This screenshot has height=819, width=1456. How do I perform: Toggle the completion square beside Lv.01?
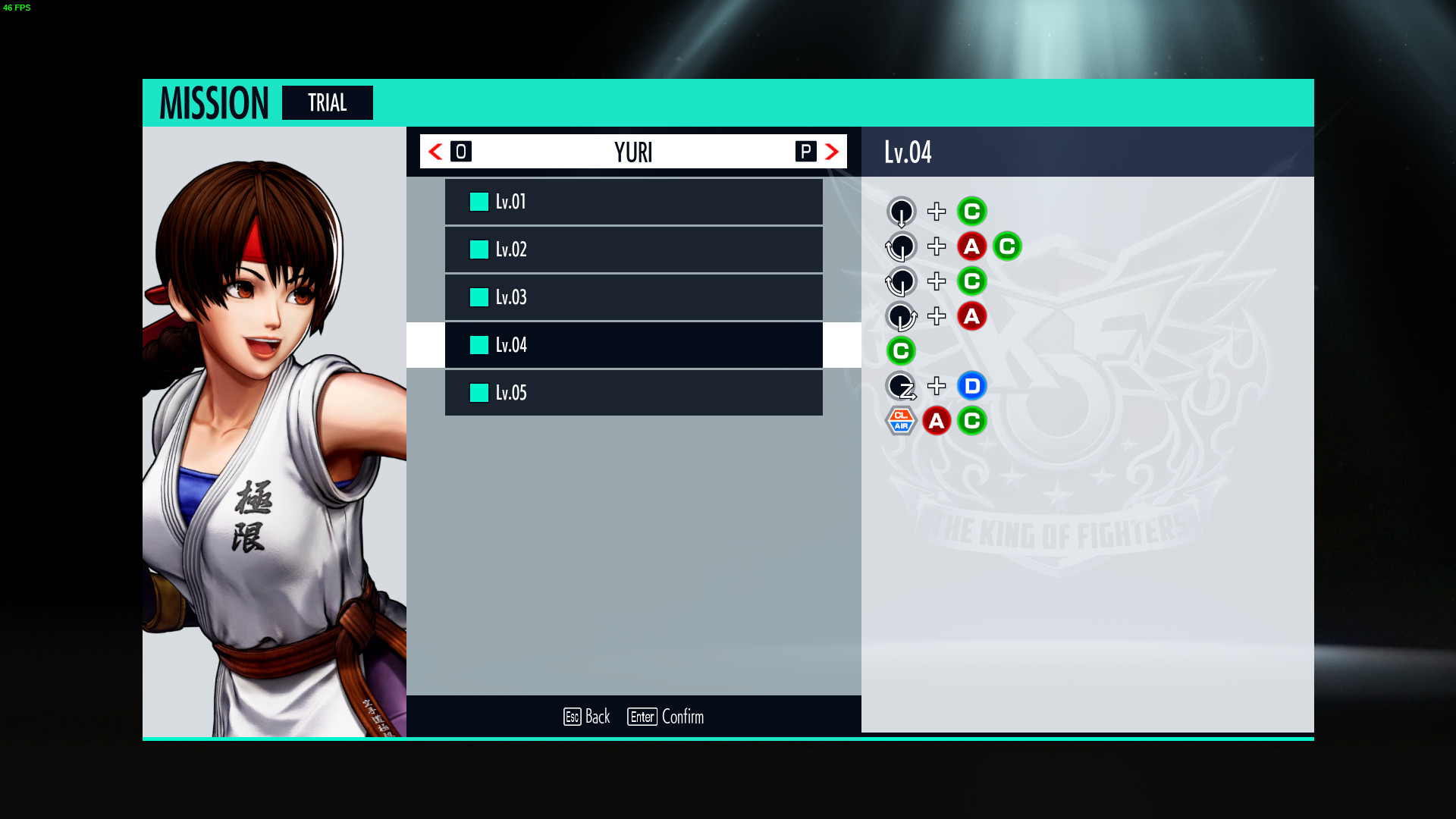click(478, 201)
